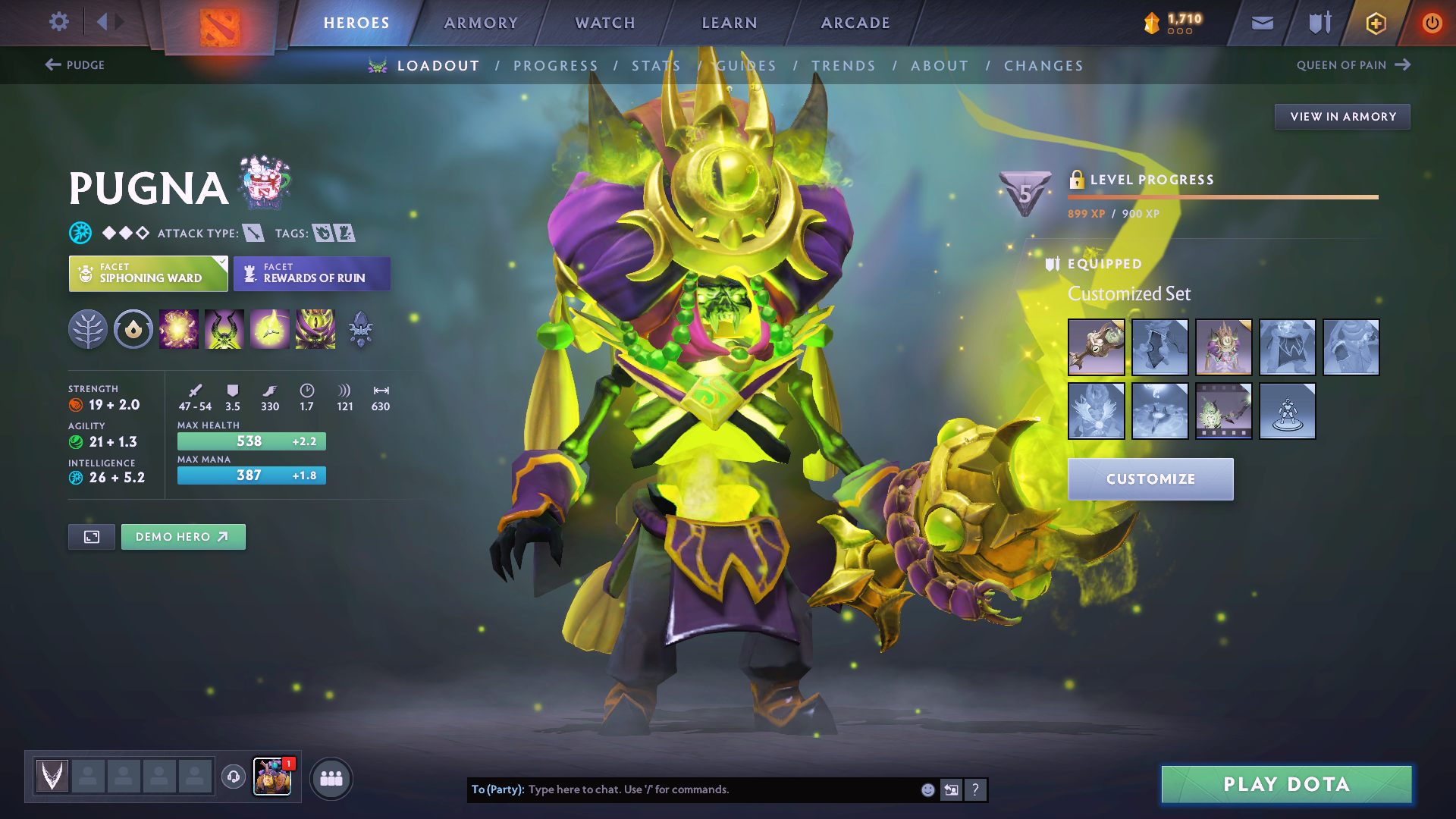This screenshot has height=819, width=1456.
Task: Click the DEMO HERO button
Action: (x=183, y=536)
